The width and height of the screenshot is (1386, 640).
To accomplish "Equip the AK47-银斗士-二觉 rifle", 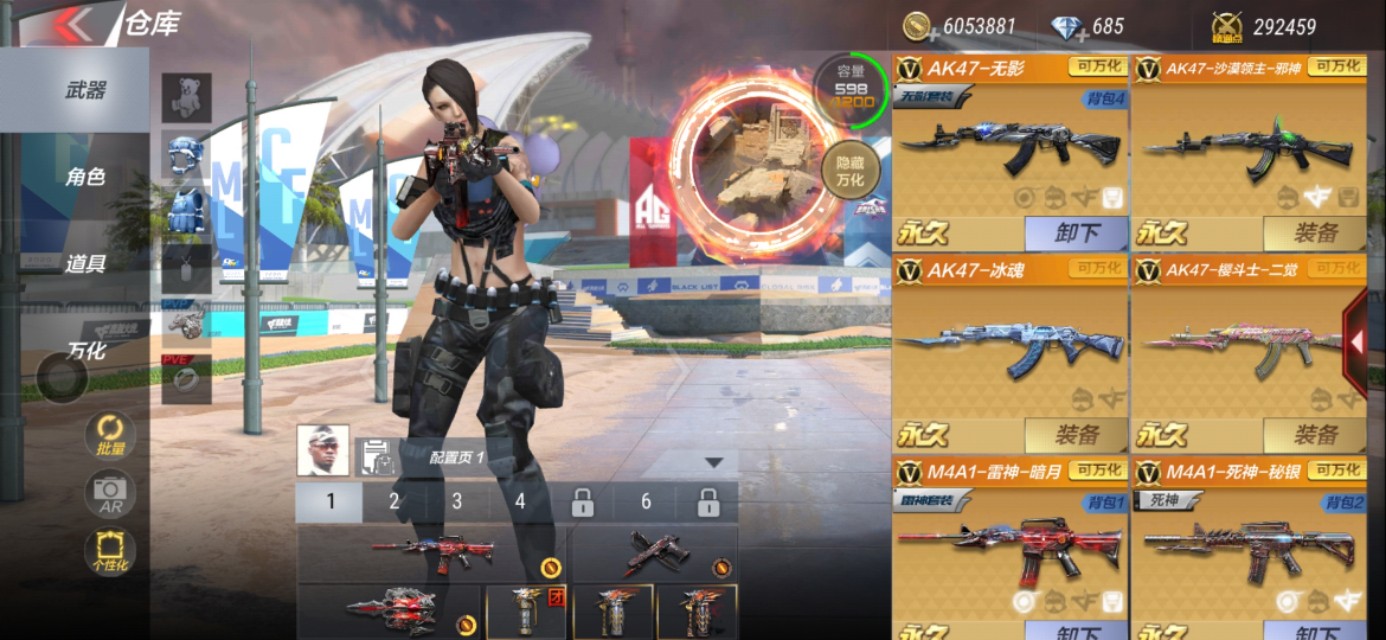I will [x=1315, y=435].
